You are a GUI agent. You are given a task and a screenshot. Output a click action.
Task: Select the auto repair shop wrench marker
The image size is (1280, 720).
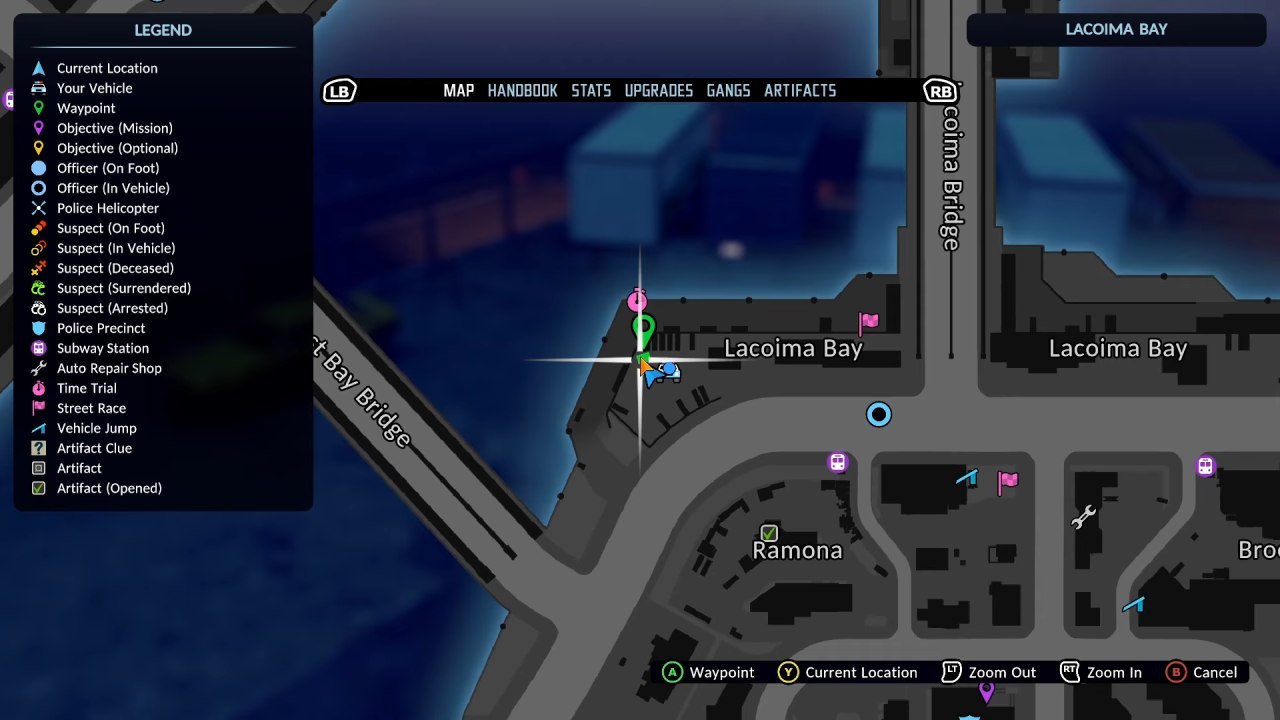pyautogui.click(x=1083, y=516)
